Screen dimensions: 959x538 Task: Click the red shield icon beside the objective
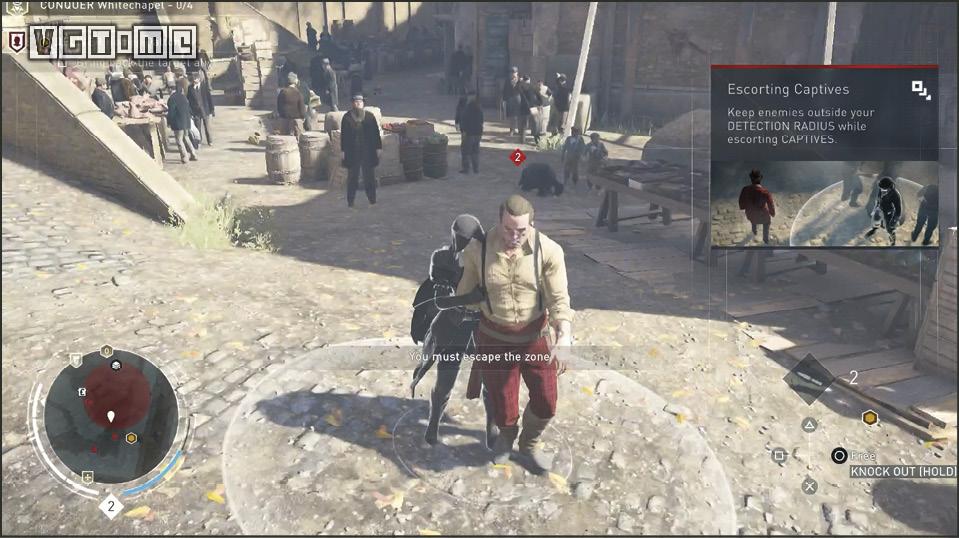pos(16,41)
